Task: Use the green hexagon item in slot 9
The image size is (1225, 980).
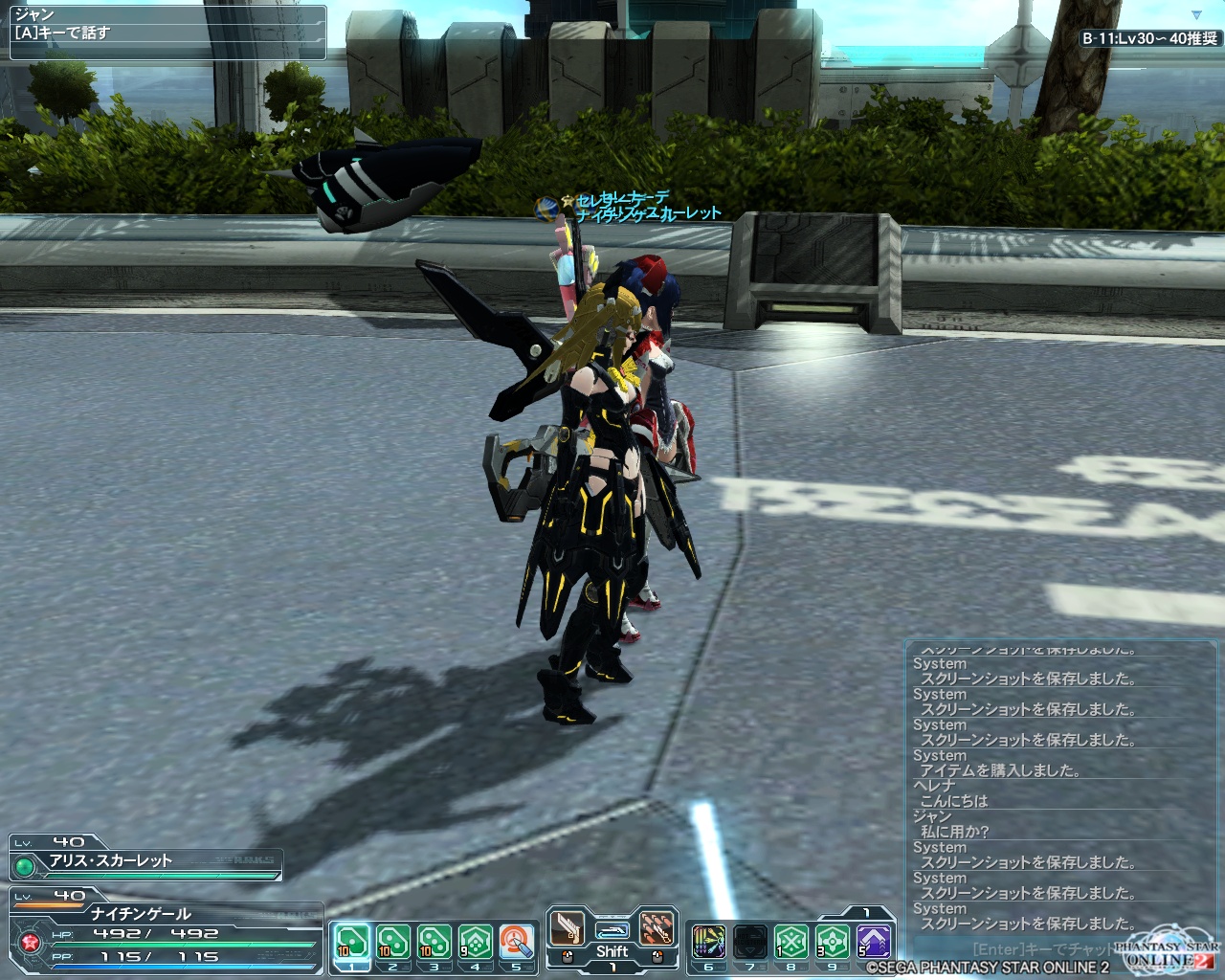Action: (x=832, y=943)
